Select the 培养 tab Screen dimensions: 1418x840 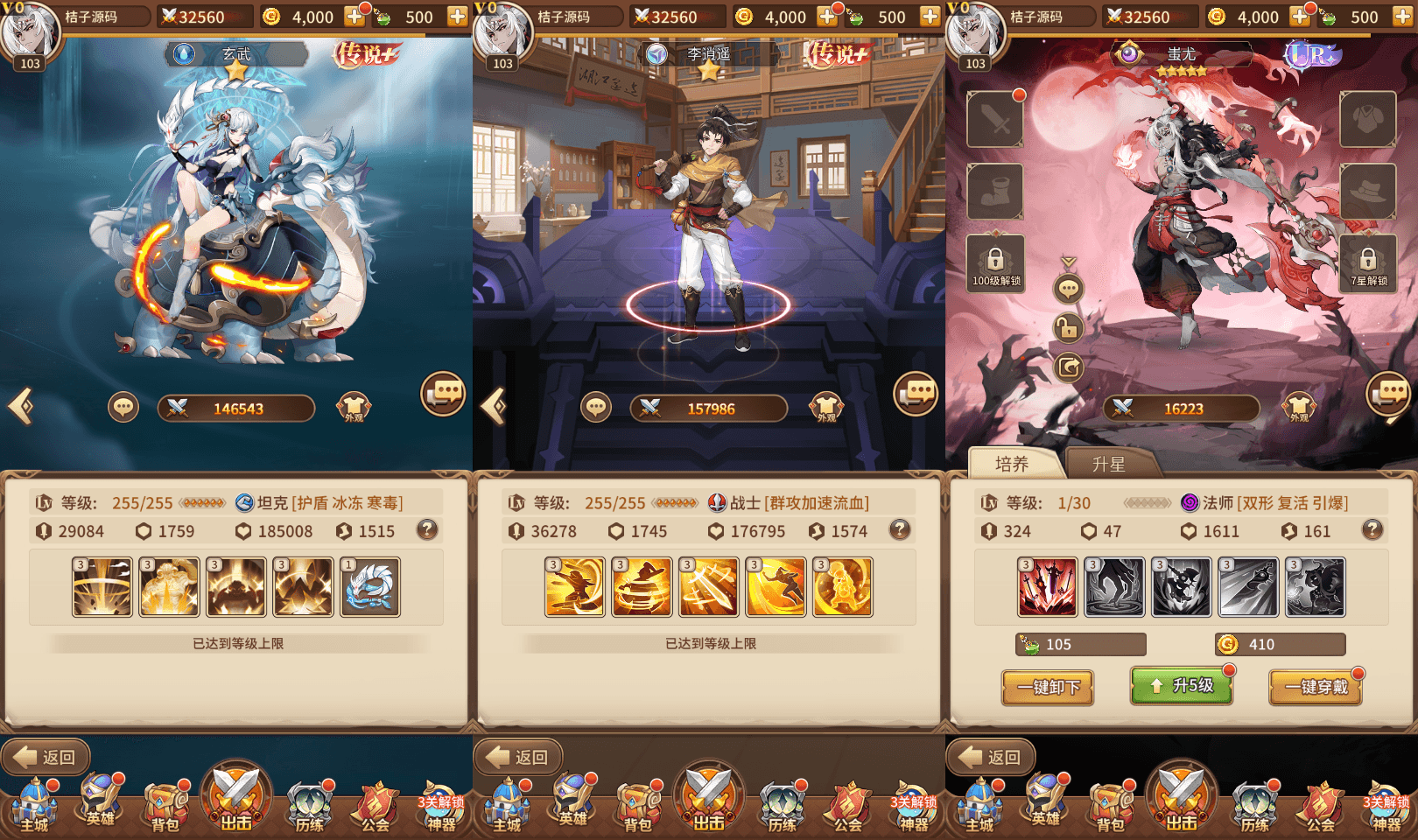pyautogui.click(x=1013, y=465)
